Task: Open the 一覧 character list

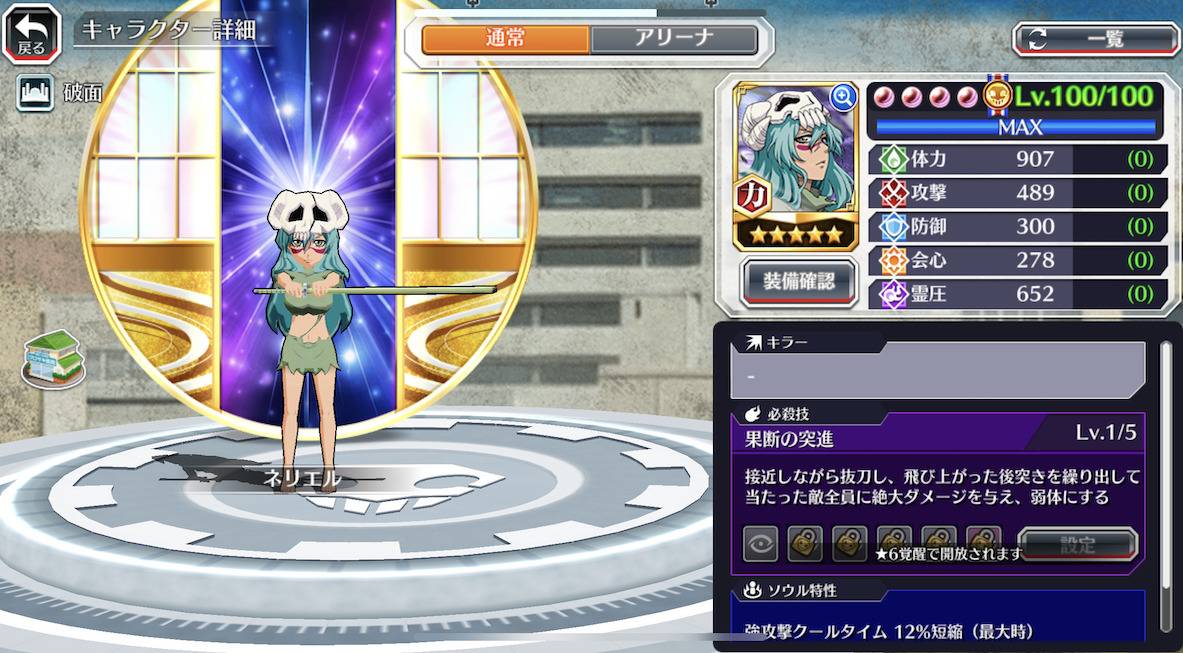Action: 1096,39
